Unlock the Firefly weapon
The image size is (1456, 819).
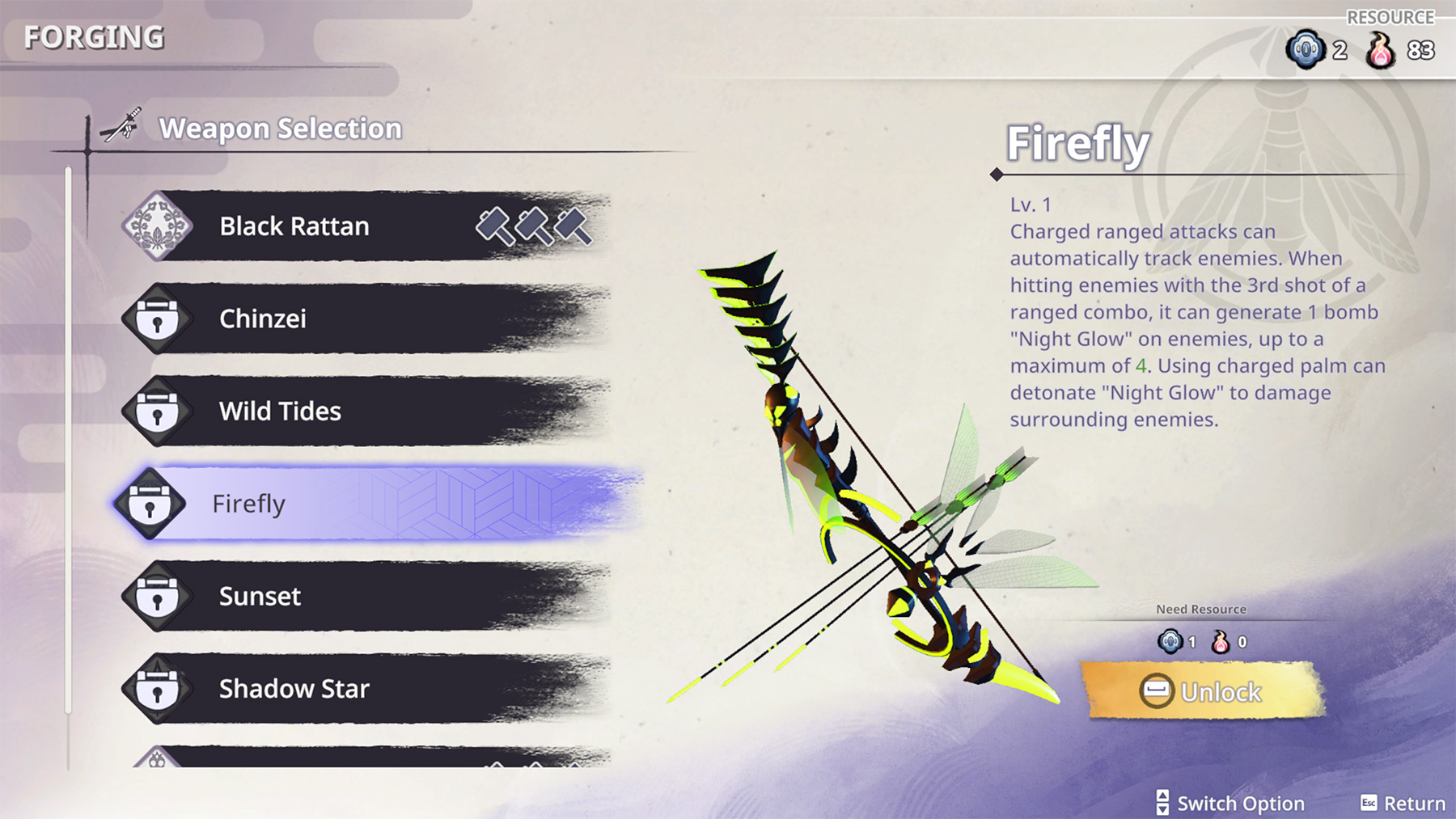tap(1203, 692)
